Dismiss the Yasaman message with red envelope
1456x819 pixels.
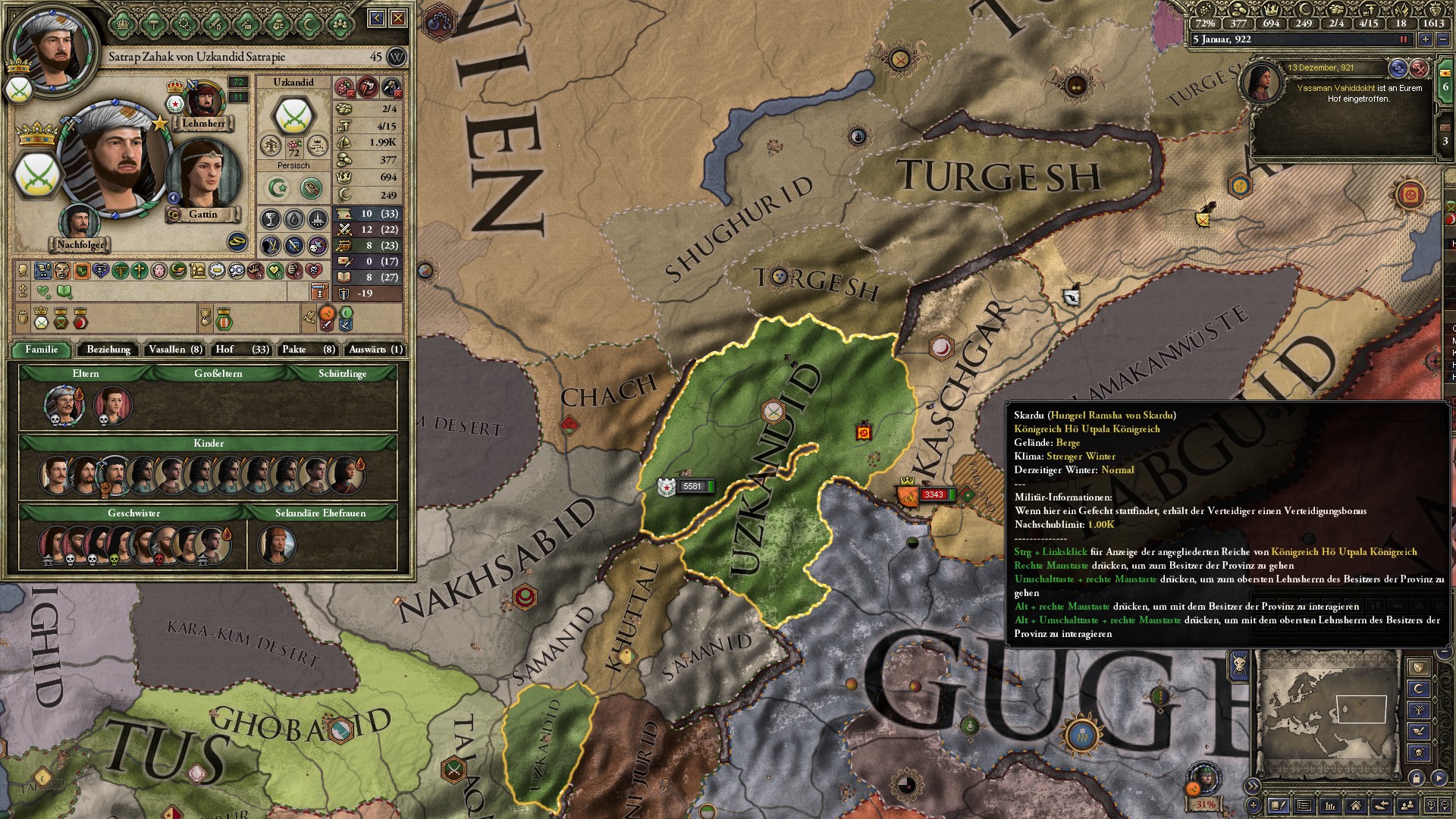coord(1419,68)
